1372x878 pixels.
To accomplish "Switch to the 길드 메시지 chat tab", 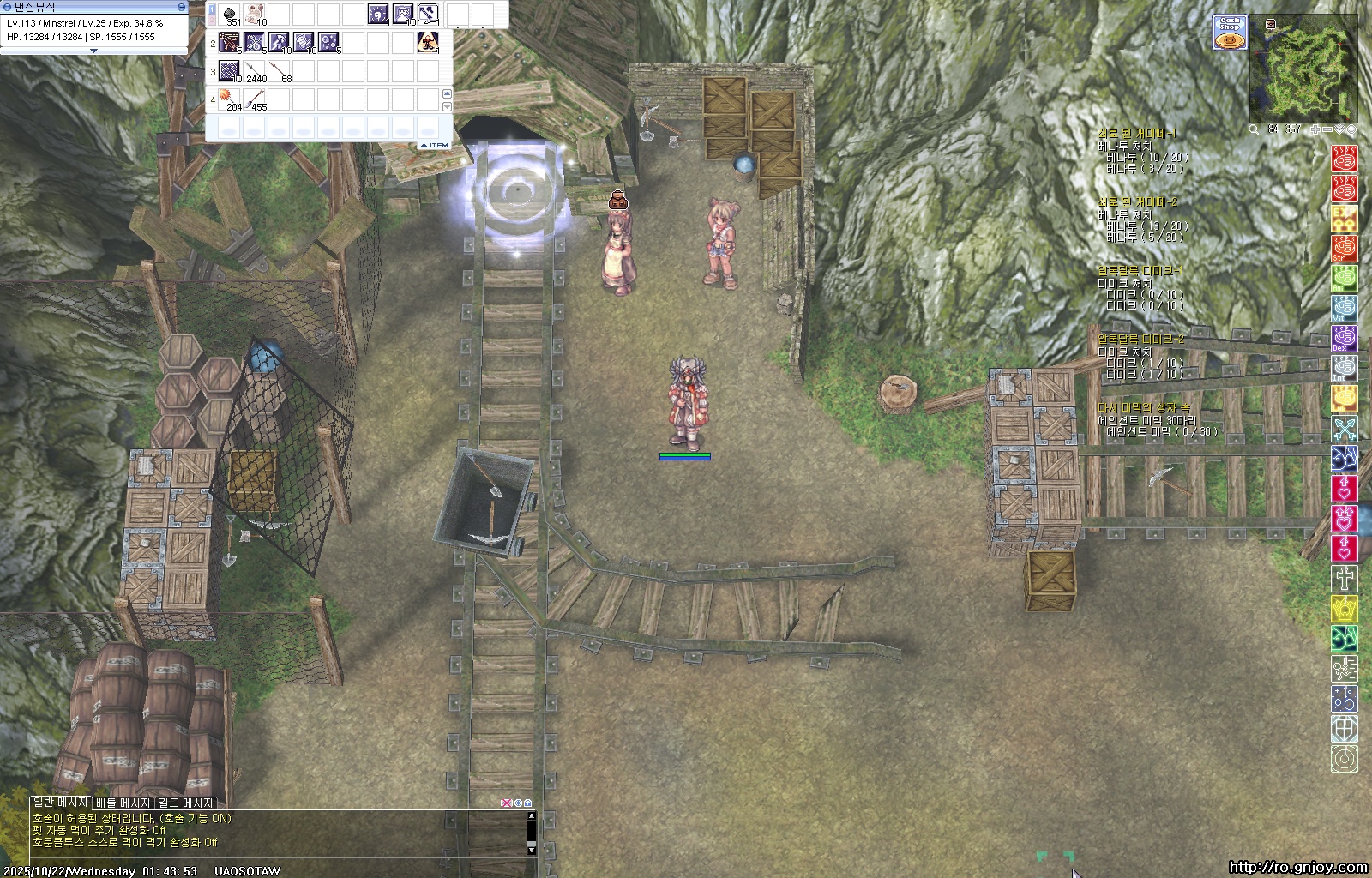I will click(x=185, y=803).
